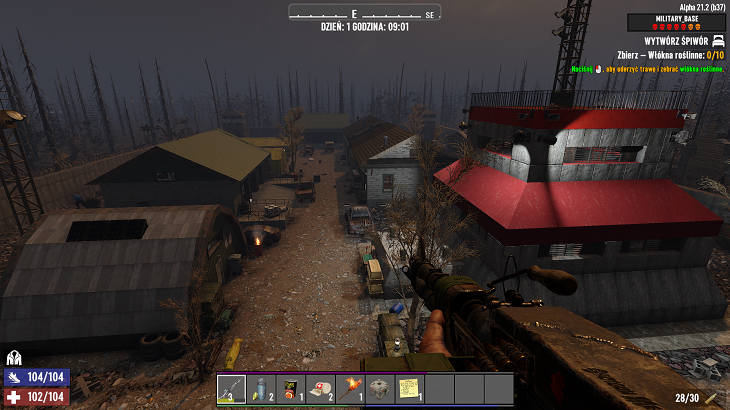This screenshot has height=410, width=730.
Task: Click the compass bar
Action: (x=365, y=13)
